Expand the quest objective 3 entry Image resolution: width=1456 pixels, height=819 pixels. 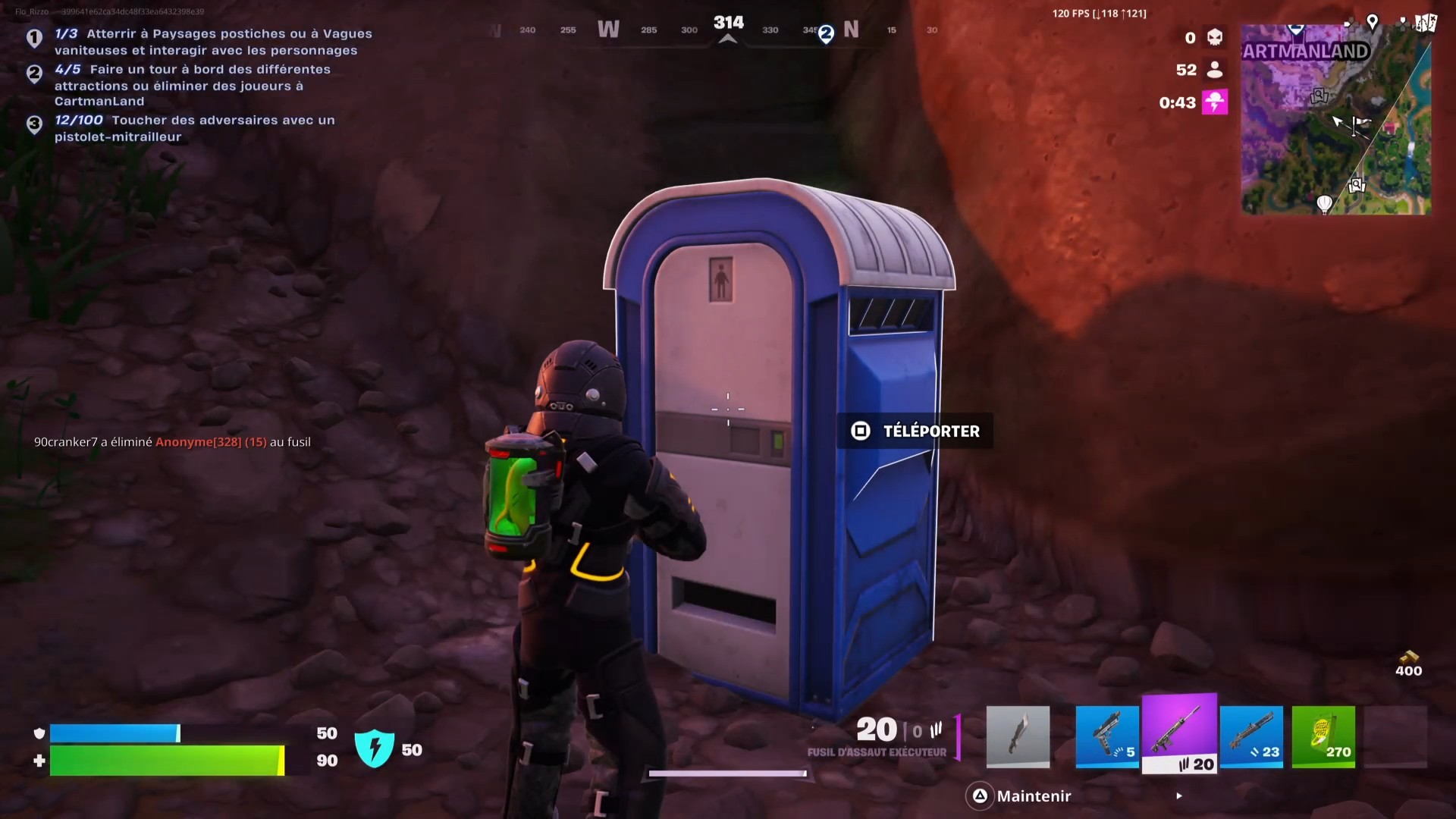[34, 124]
